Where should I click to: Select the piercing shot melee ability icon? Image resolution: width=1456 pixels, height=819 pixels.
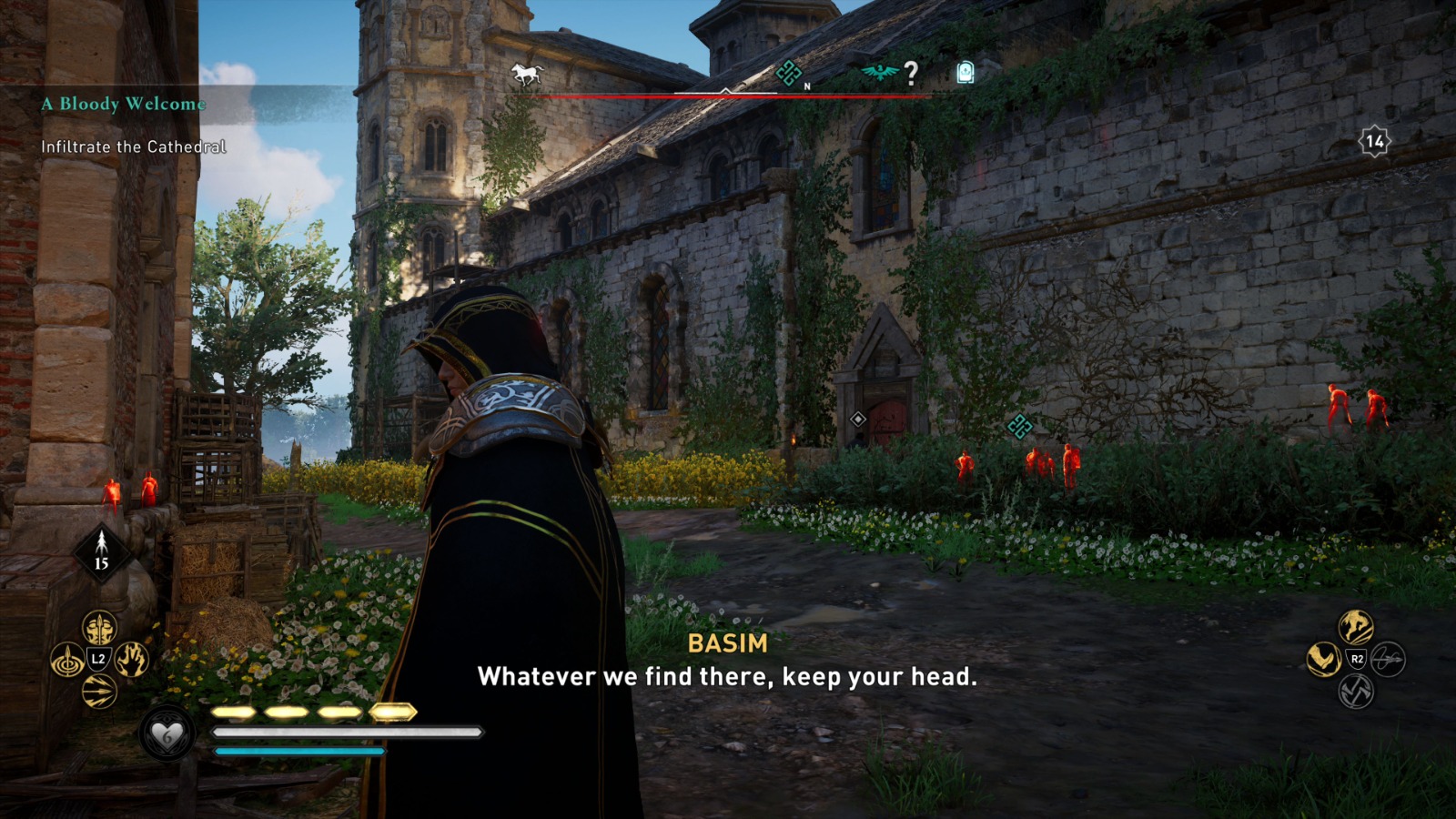98,628
